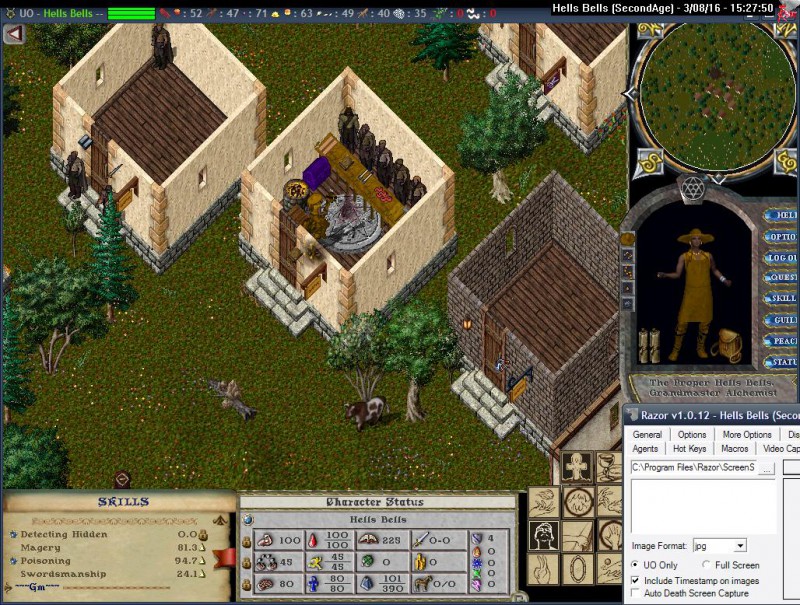
Task: Open Razor's More Options tab
Action: (747, 435)
